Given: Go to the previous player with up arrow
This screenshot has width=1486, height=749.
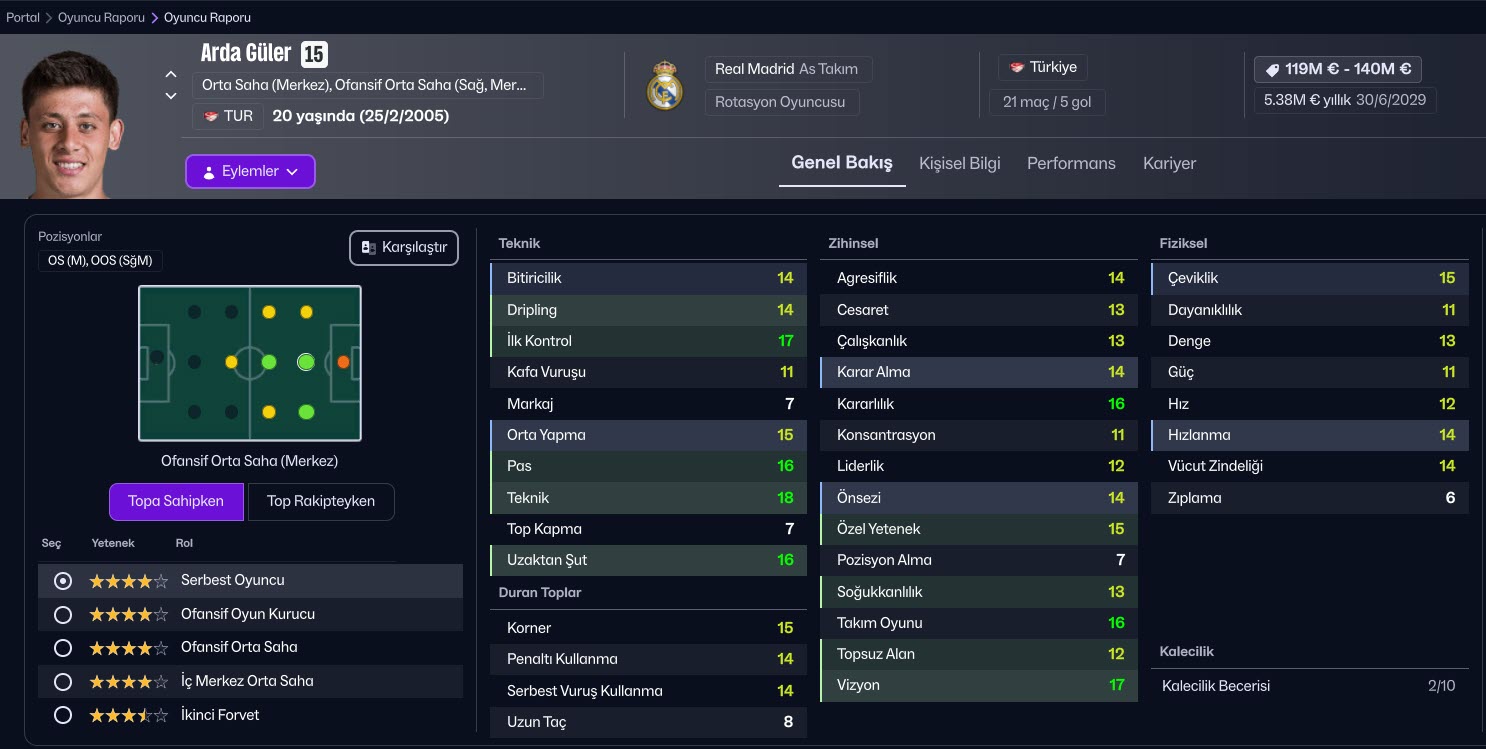Looking at the screenshot, I should pyautogui.click(x=171, y=75).
